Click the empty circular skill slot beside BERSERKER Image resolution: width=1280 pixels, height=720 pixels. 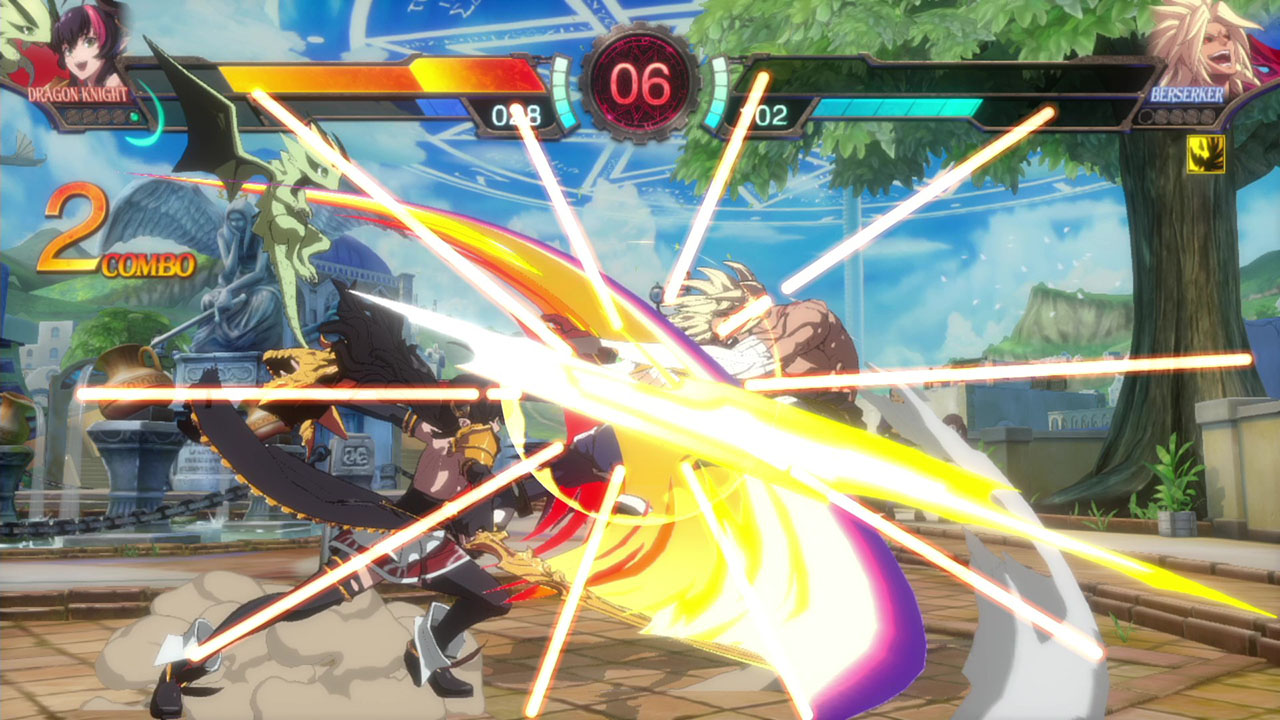pyautogui.click(x=1146, y=116)
